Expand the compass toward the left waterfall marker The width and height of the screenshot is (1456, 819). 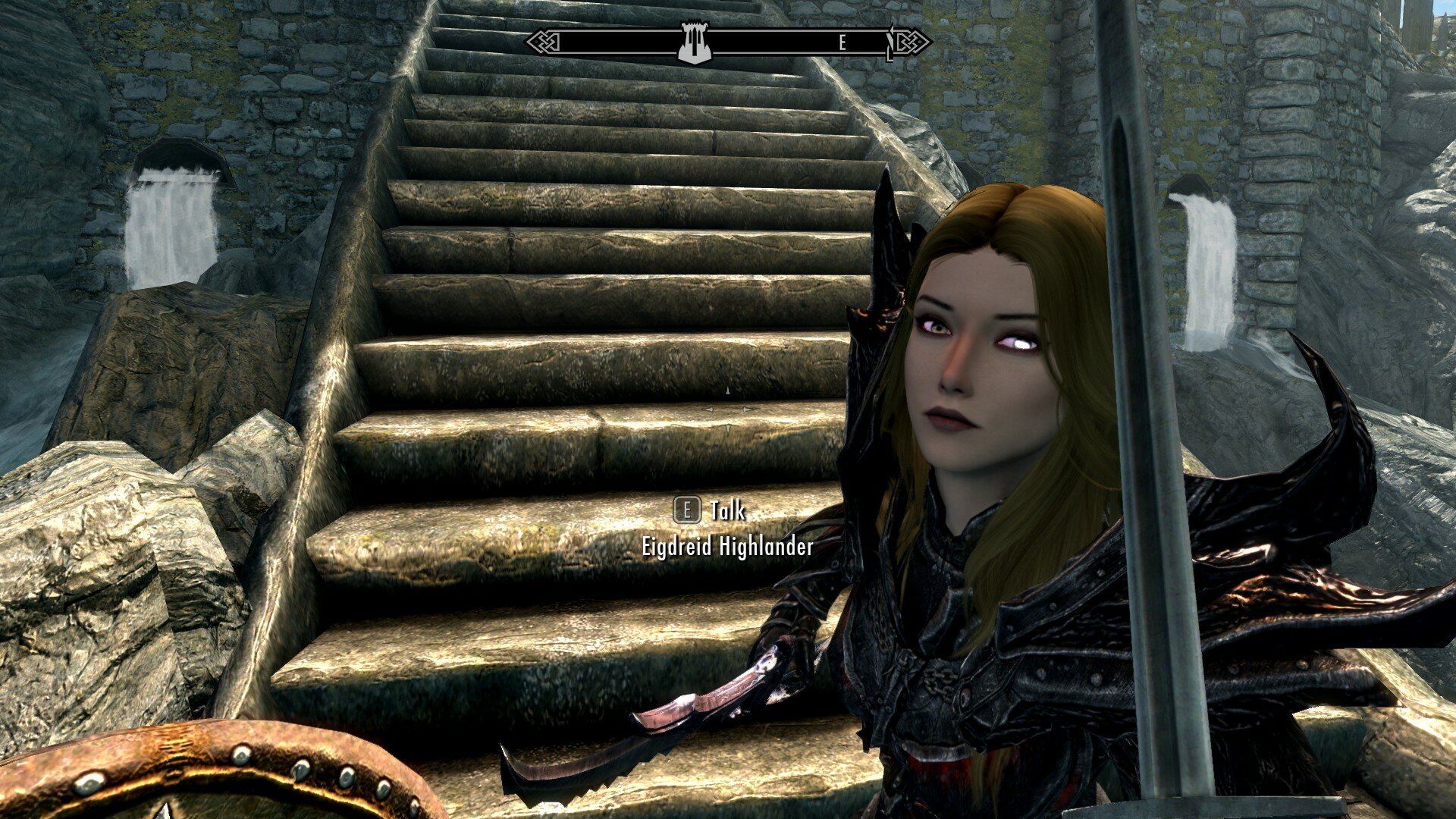click(576, 42)
